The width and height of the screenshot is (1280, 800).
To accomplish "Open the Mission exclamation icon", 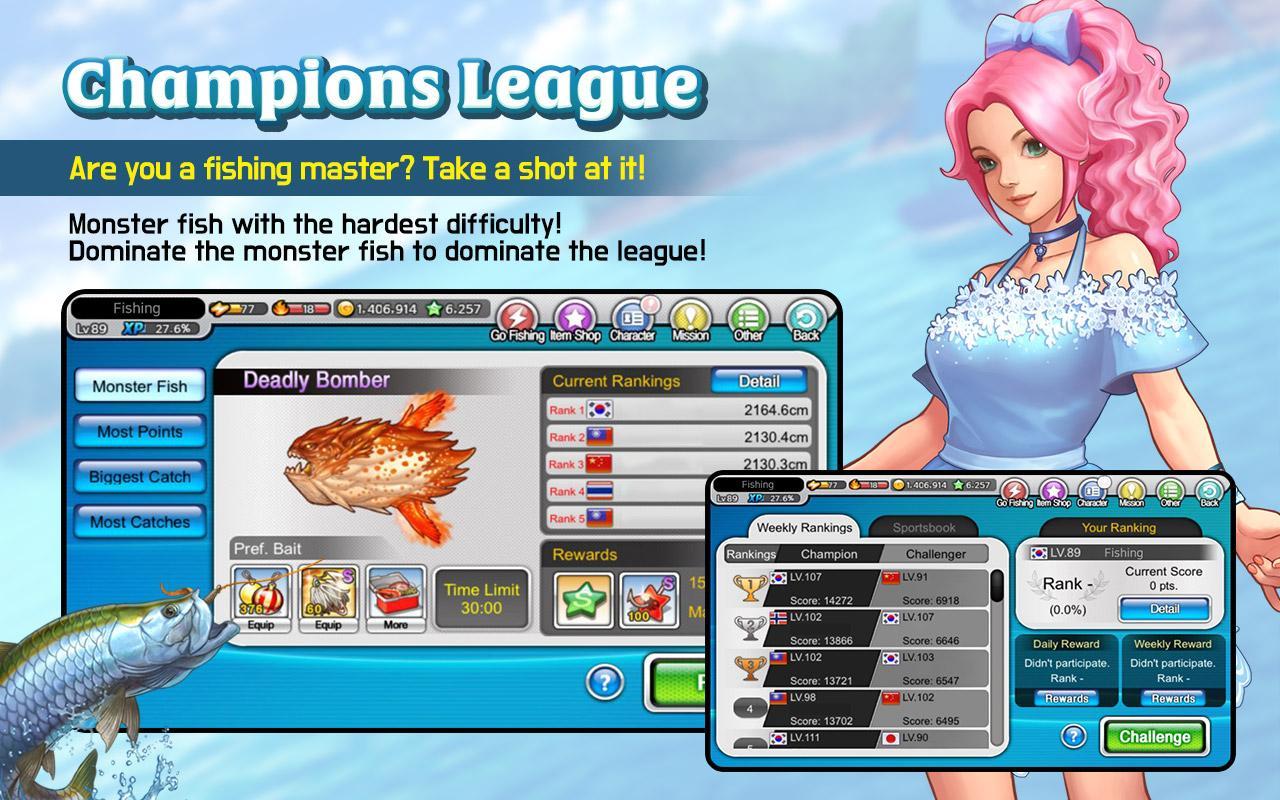I will [690, 317].
